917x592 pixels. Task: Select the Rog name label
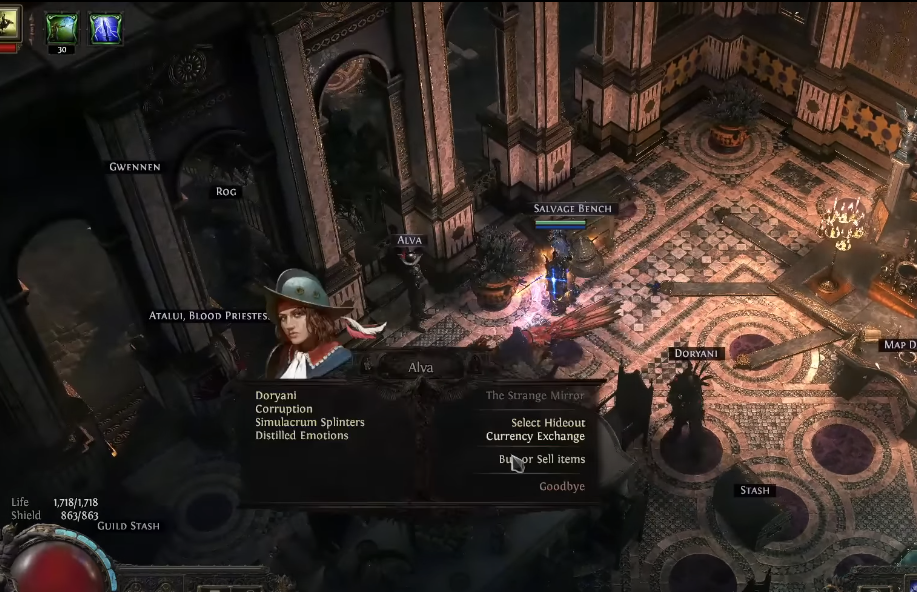click(227, 191)
